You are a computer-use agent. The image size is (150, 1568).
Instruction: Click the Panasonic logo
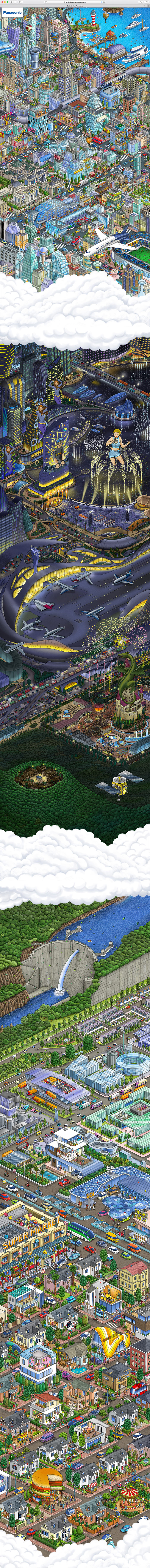coord(12,11)
